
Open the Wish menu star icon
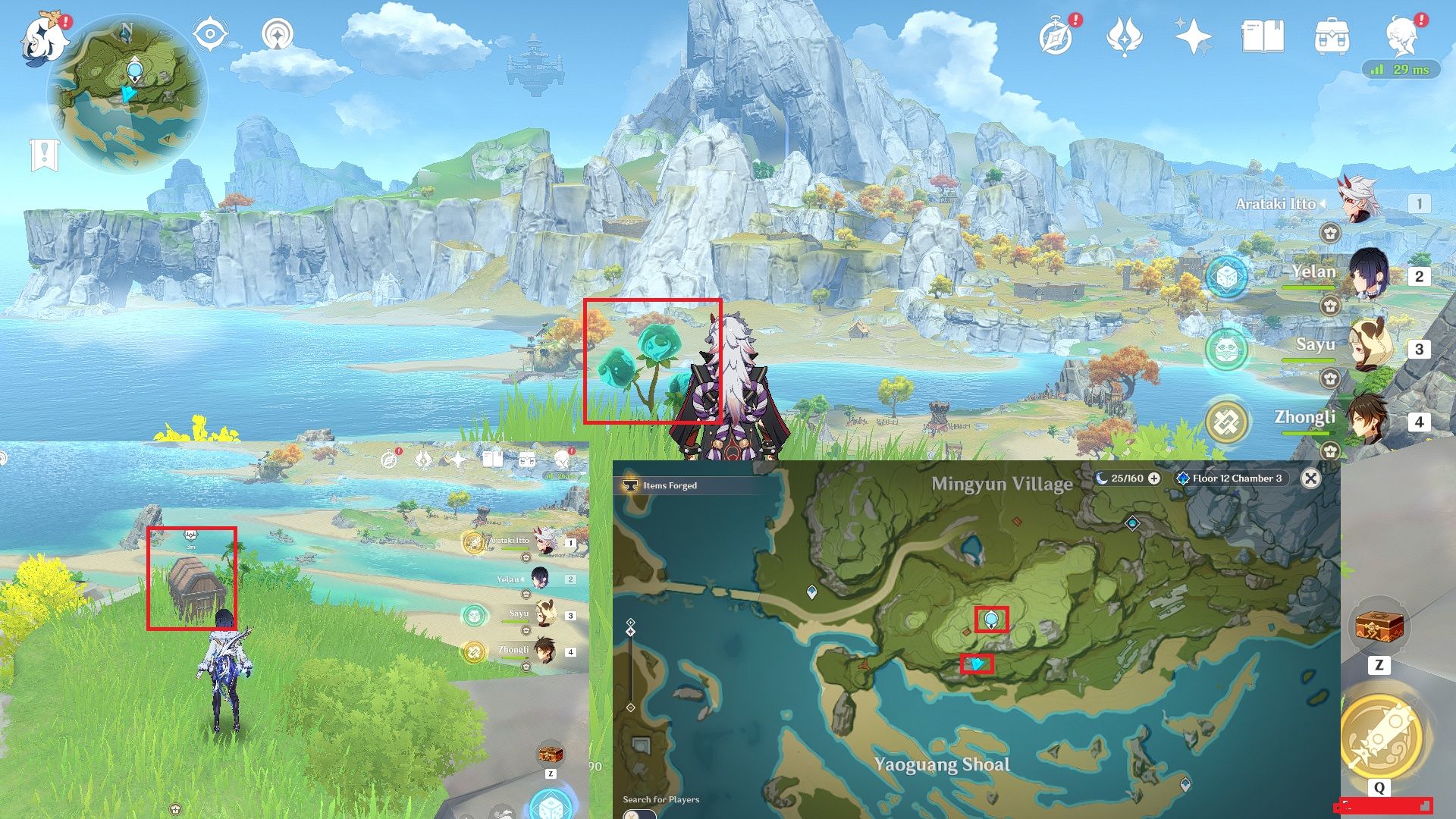[1191, 33]
